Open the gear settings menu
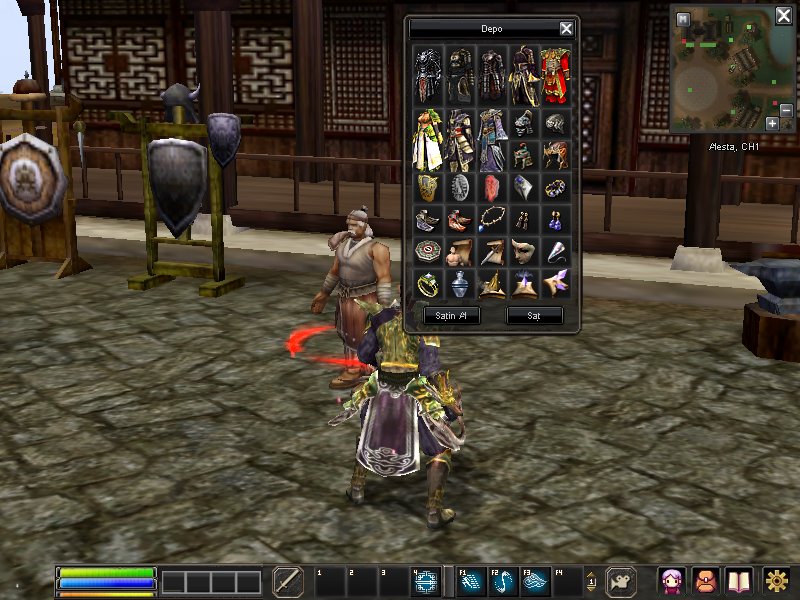The image size is (800, 600). 775,581
